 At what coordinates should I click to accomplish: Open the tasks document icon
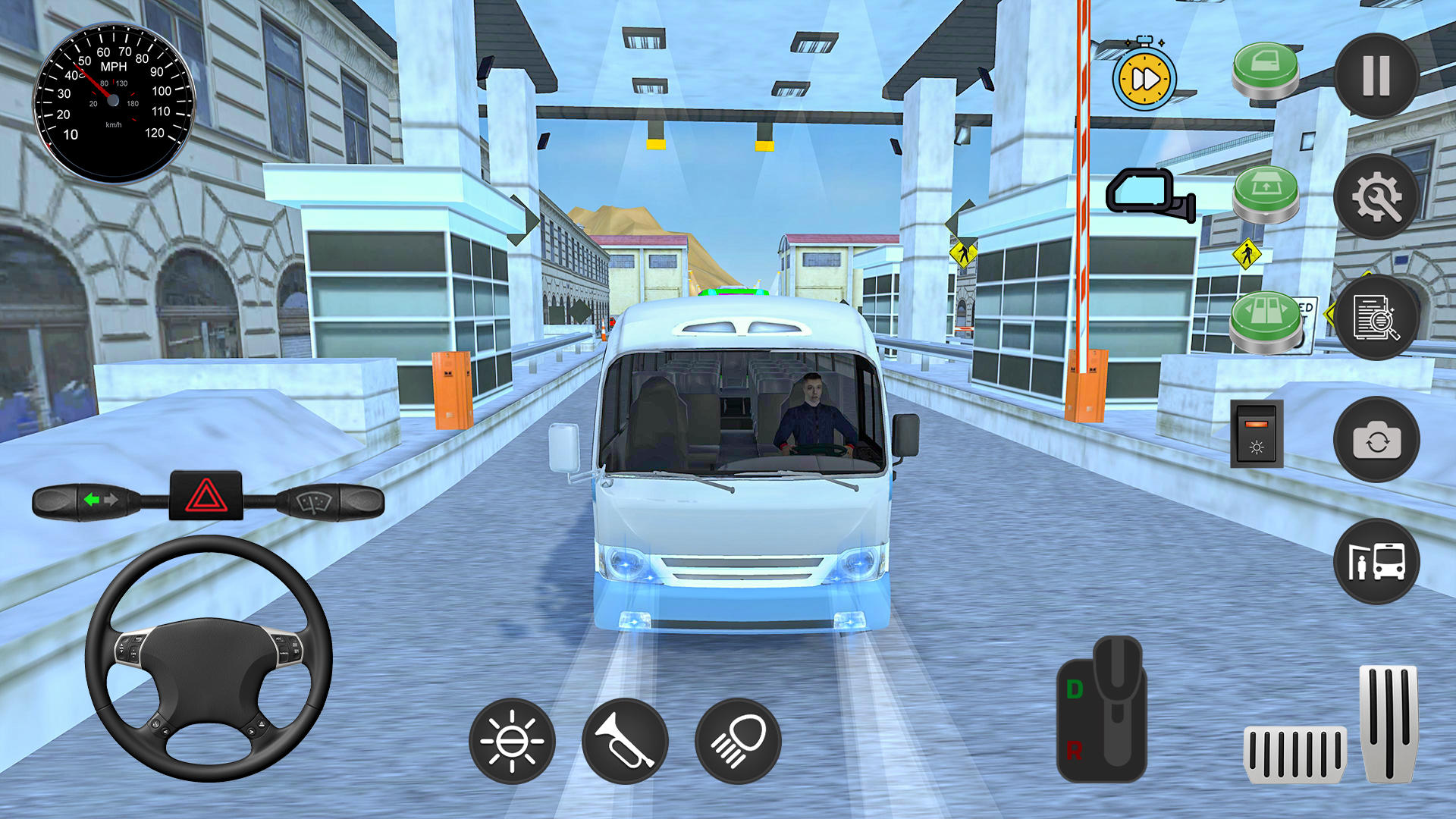click(x=1377, y=318)
